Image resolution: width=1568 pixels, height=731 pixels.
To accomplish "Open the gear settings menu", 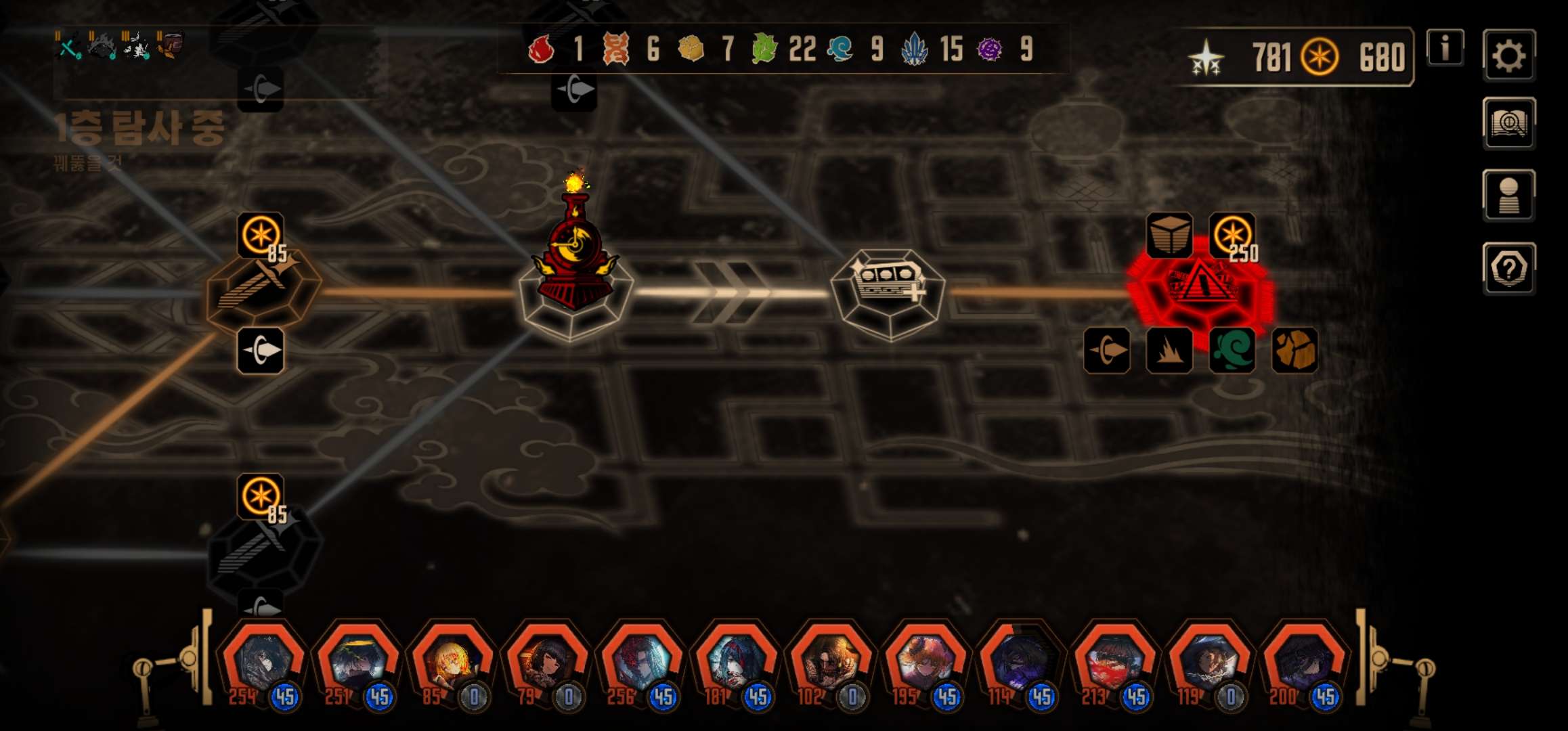I will point(1509,56).
